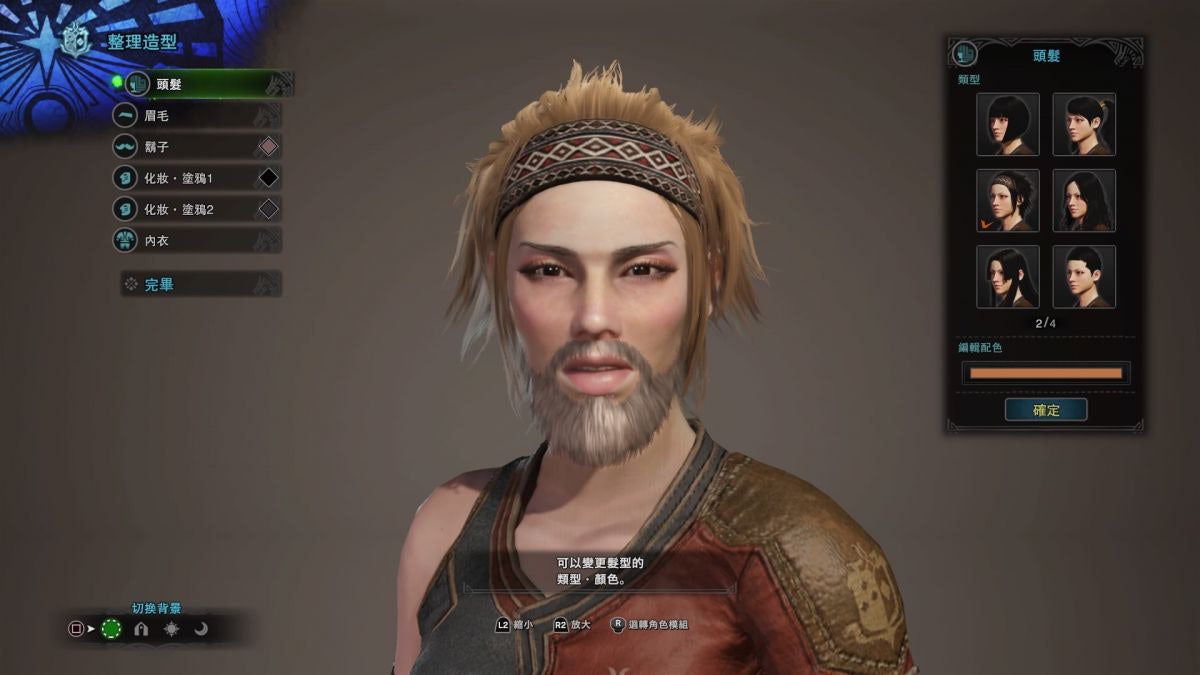Viewport: 1200px width, 675px height.
Task: Switch background to the moon night setting
Action: [201, 629]
